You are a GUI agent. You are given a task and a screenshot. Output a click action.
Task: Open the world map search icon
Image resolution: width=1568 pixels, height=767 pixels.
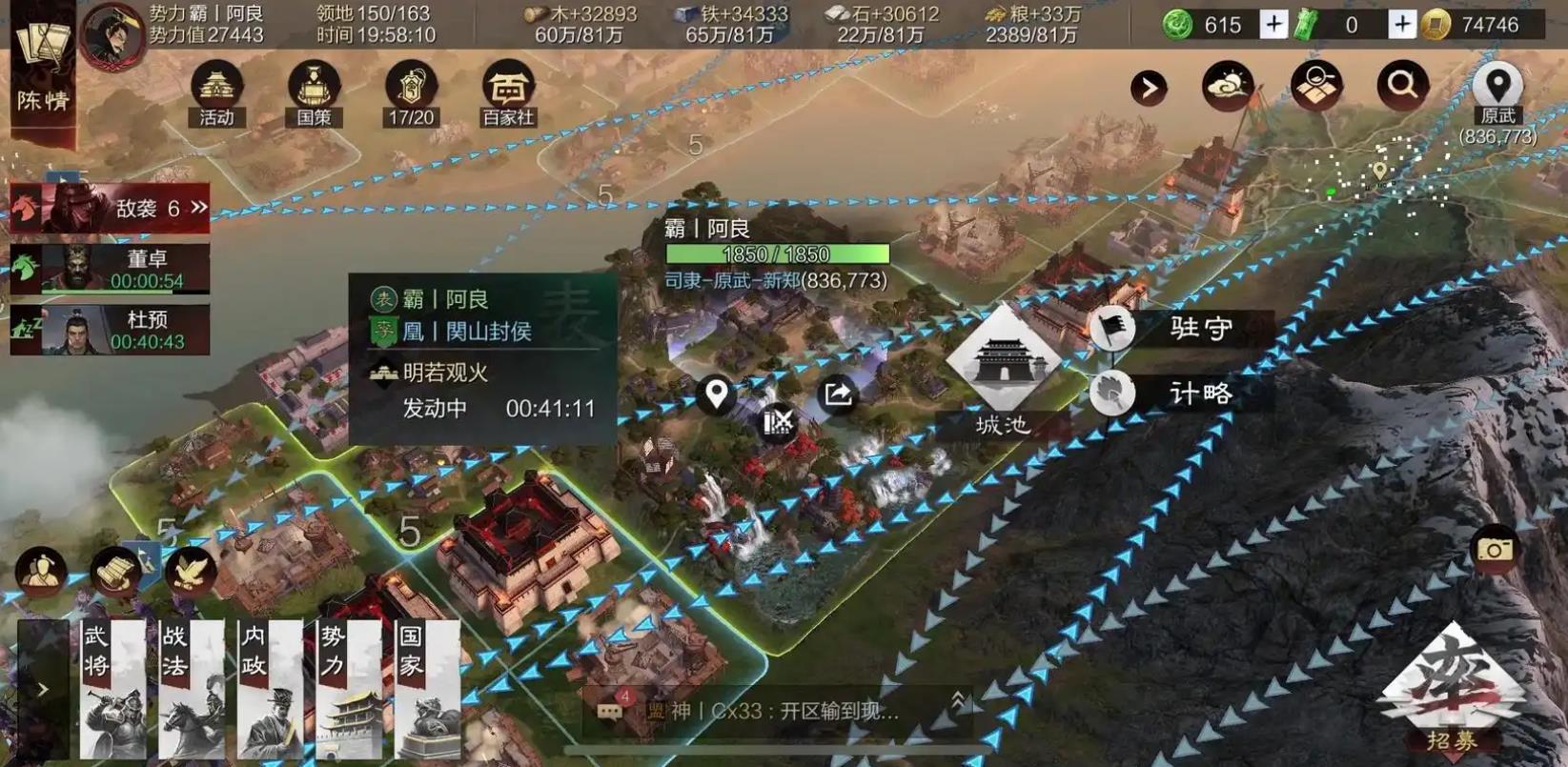(x=1314, y=84)
